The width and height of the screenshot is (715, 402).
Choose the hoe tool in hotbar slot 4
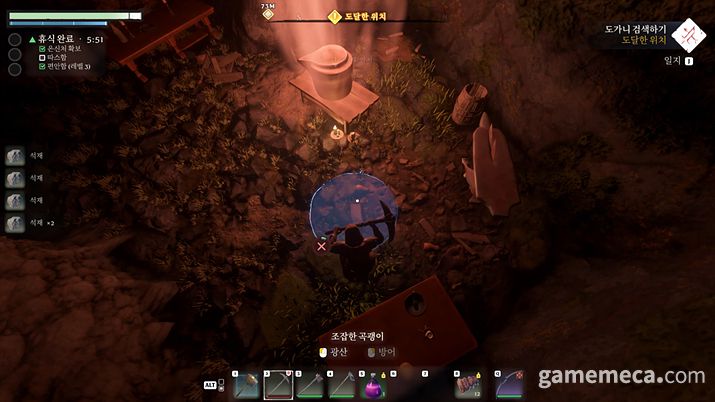click(x=342, y=384)
